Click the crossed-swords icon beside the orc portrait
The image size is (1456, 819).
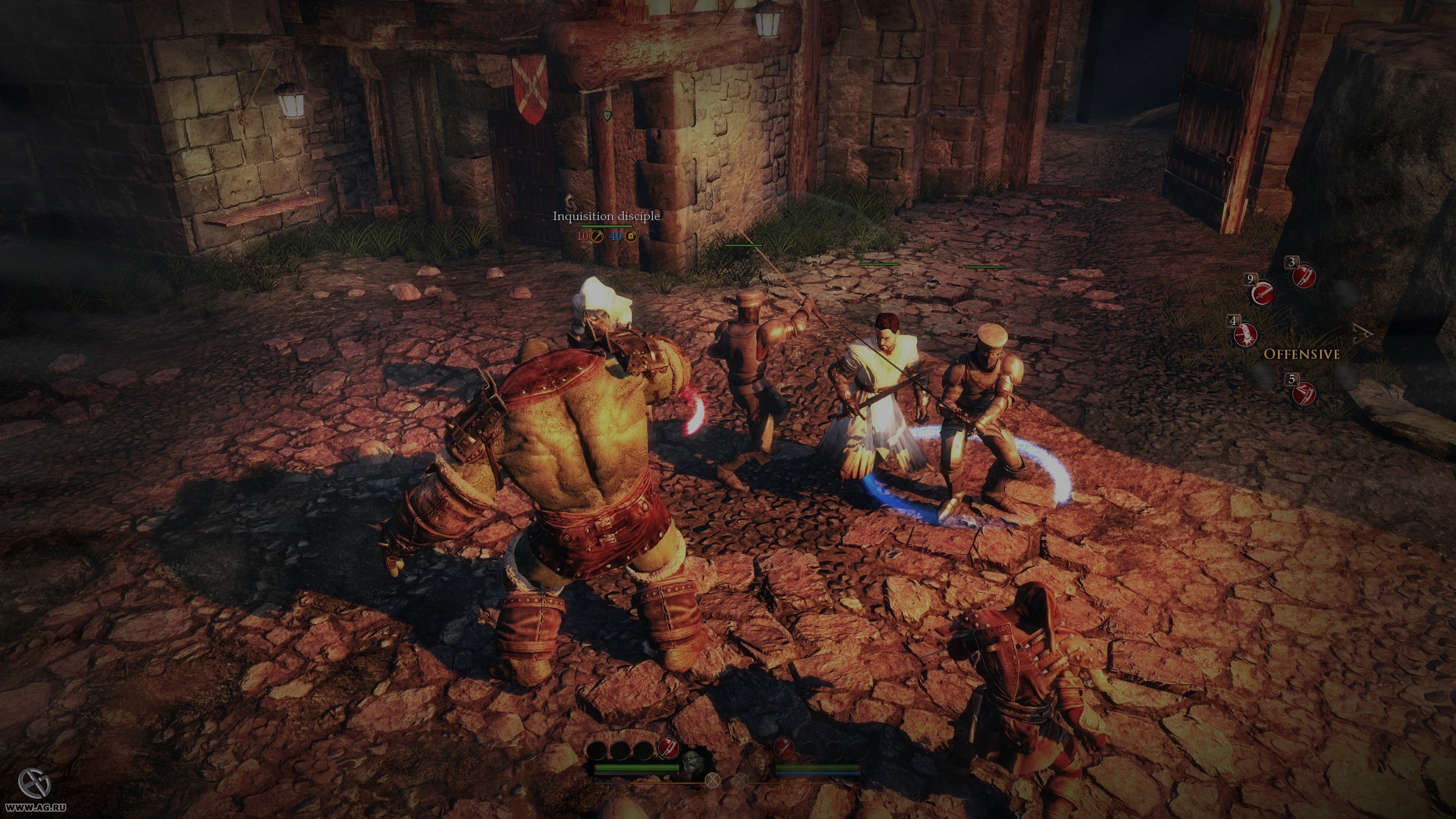(712, 780)
